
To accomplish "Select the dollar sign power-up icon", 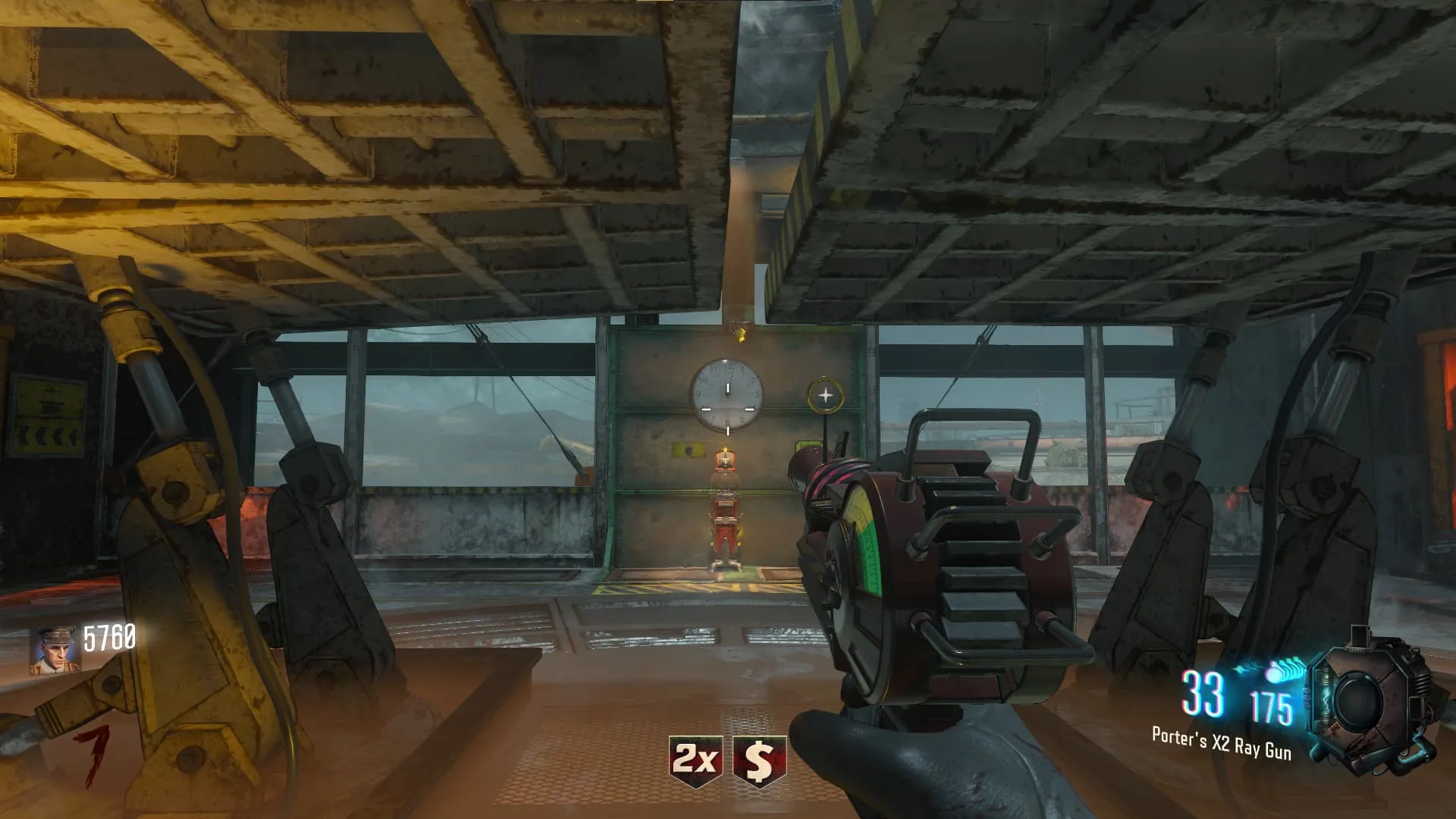I will click(x=759, y=761).
